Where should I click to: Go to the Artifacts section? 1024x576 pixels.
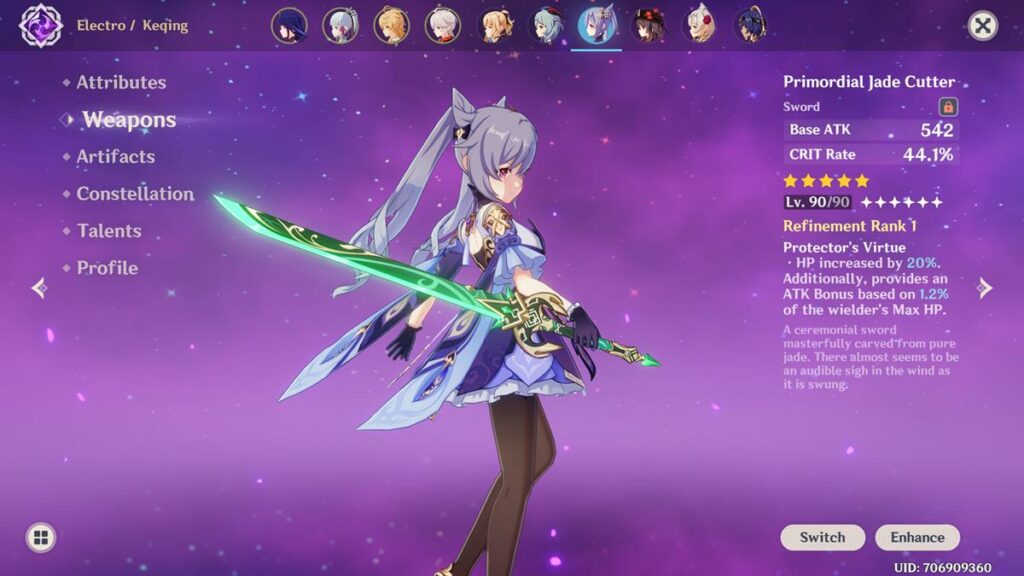coord(115,157)
